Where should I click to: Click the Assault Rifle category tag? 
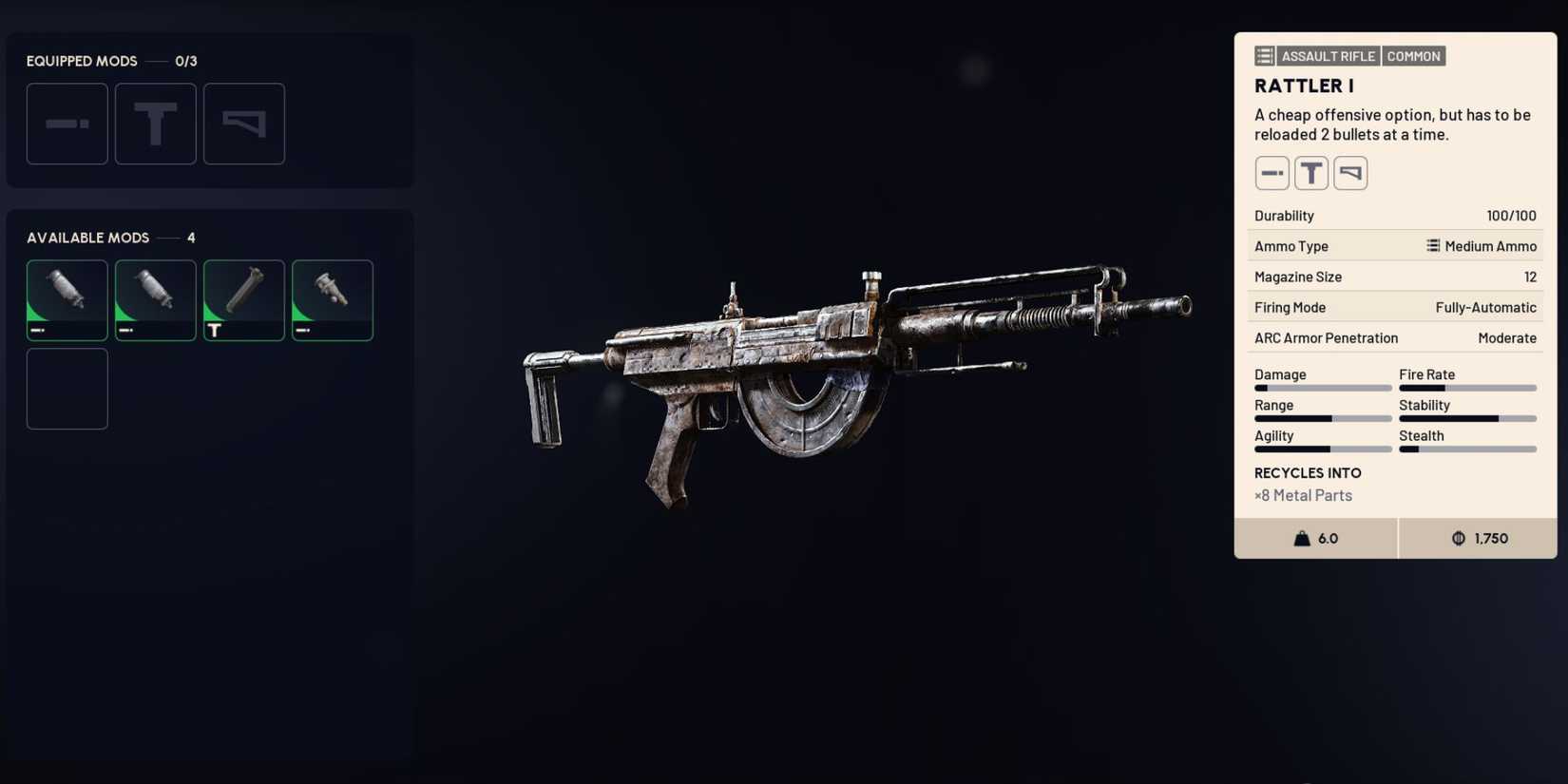1328,55
